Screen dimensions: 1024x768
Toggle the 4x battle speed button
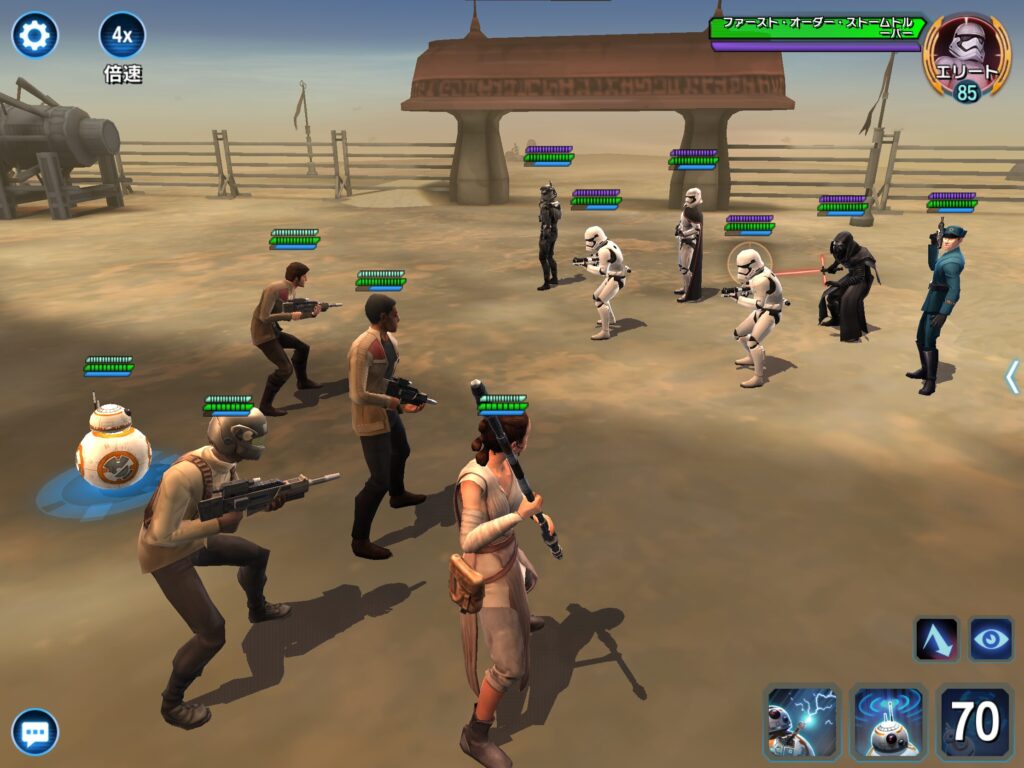122,36
